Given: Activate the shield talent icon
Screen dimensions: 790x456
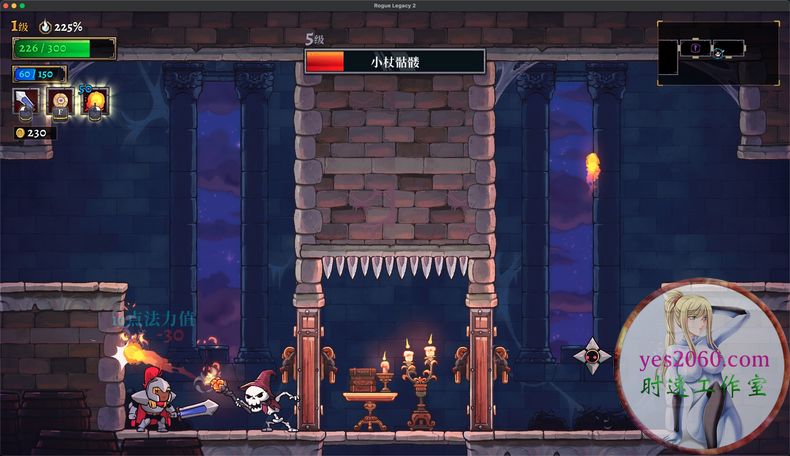Looking at the screenshot, I should pyautogui.click(x=61, y=100).
